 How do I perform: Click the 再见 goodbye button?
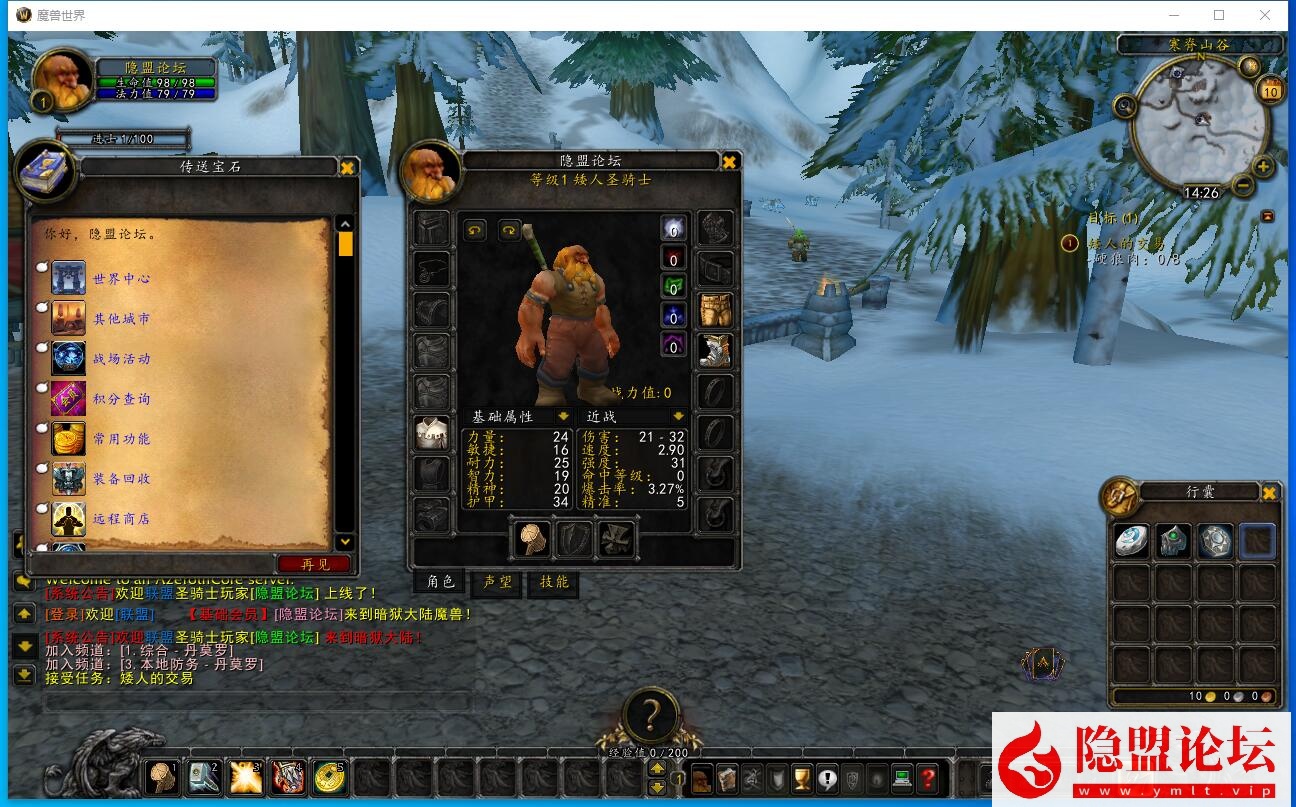[314, 564]
